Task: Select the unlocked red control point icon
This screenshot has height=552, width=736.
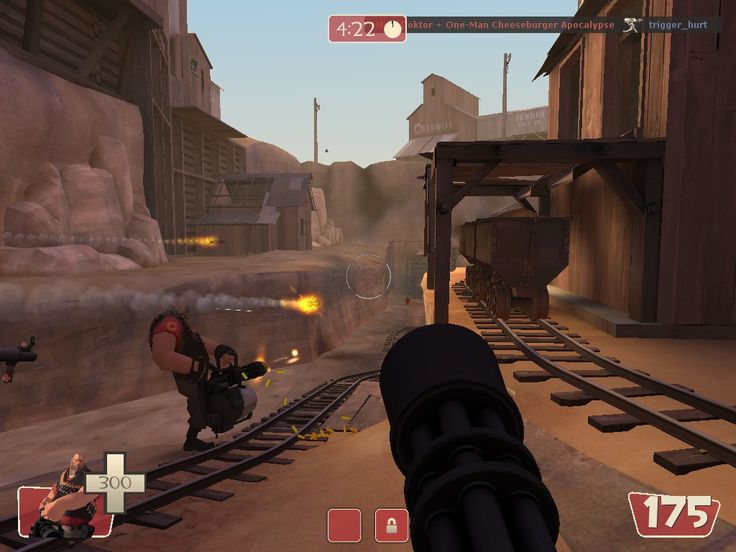Action: [x=344, y=525]
